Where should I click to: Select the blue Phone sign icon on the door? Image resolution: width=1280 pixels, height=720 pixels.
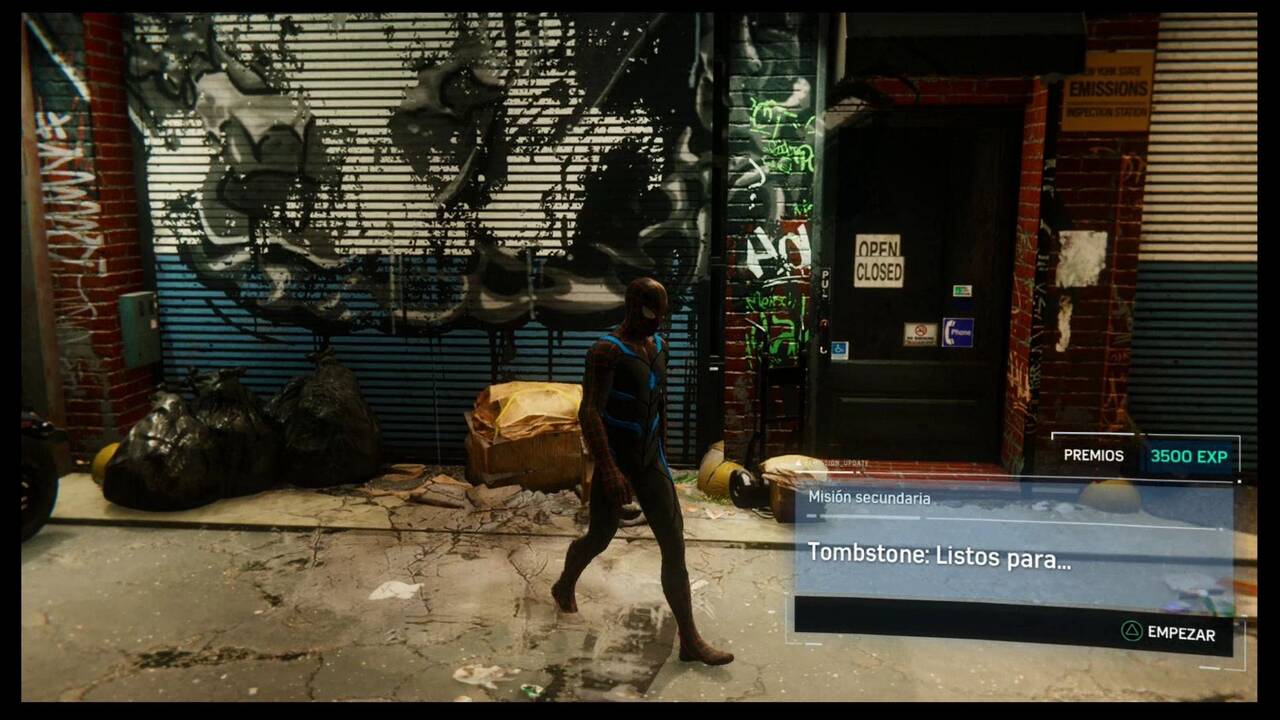957,331
